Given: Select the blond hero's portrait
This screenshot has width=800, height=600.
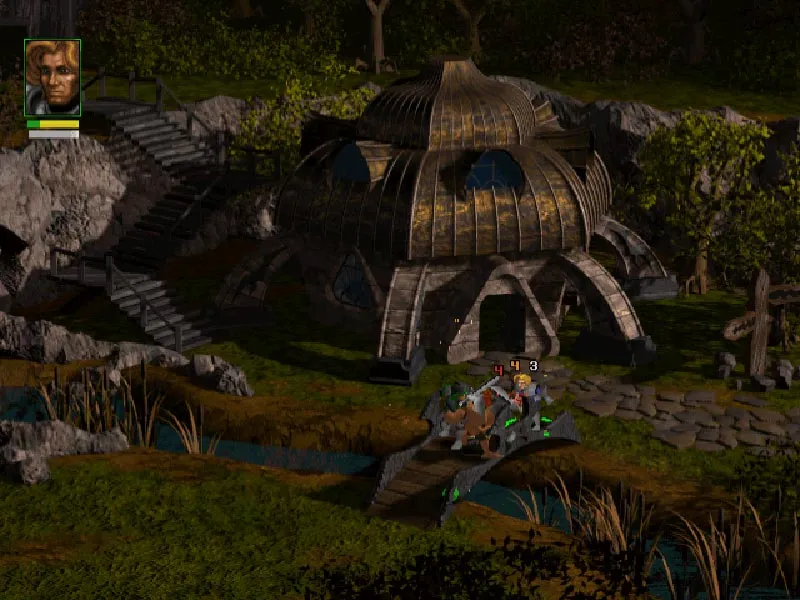Looking at the screenshot, I should (x=52, y=78).
